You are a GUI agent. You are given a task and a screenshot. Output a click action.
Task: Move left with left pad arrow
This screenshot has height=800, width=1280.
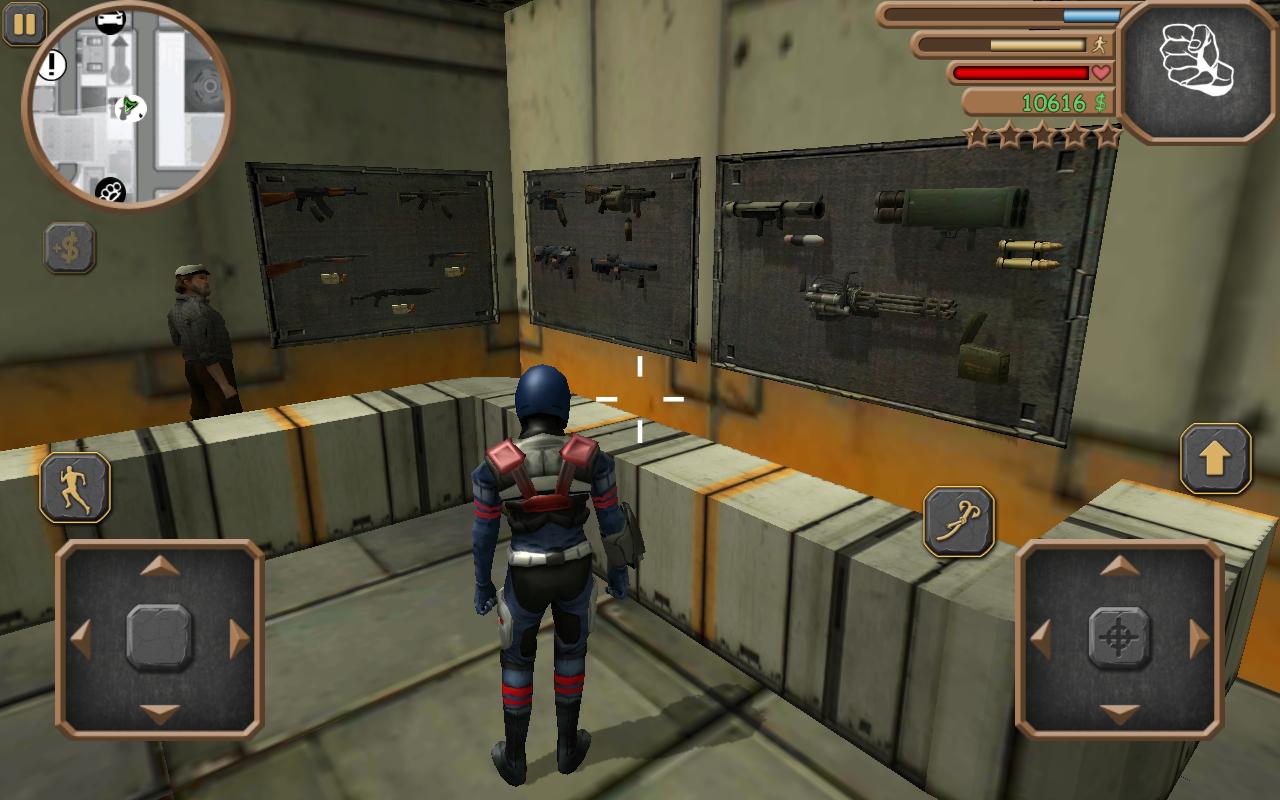tap(82, 638)
